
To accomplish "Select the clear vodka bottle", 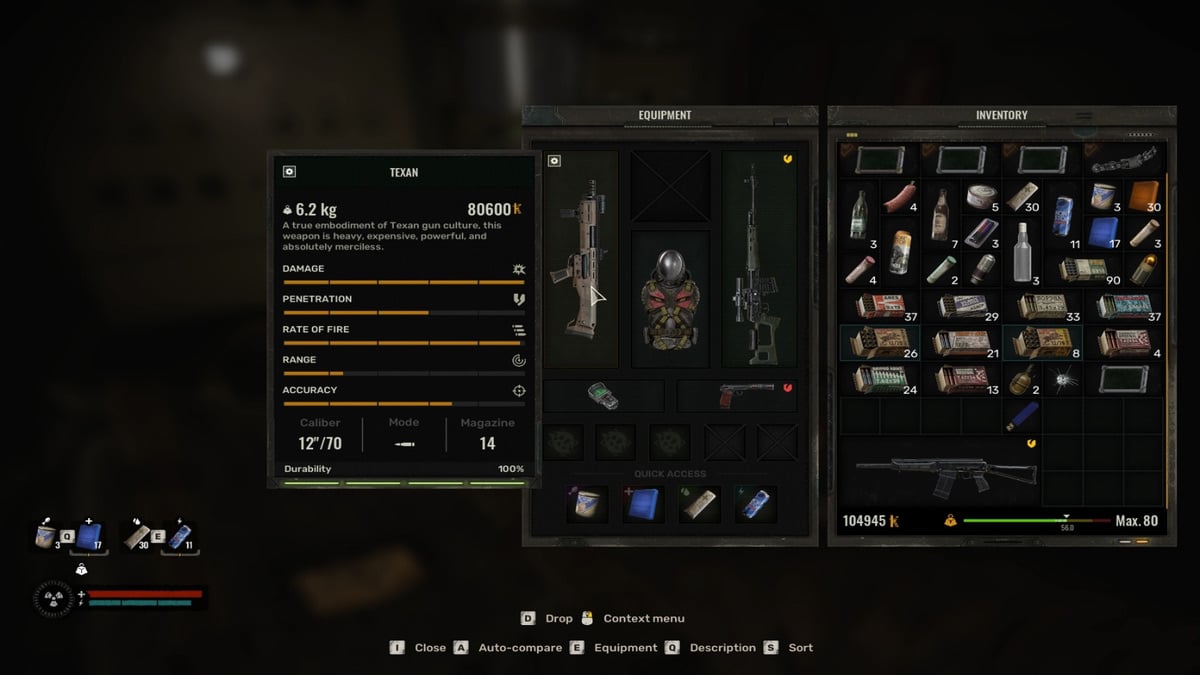I will [1022, 256].
